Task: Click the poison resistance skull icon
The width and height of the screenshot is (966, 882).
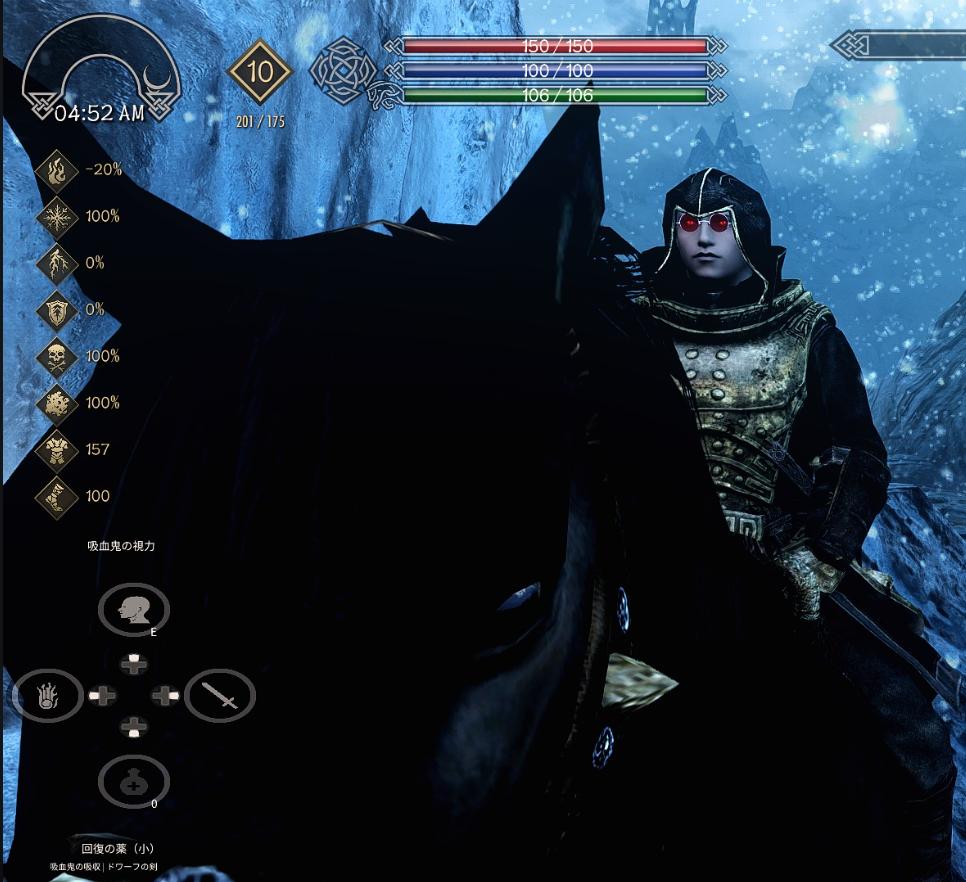Action: [57, 356]
